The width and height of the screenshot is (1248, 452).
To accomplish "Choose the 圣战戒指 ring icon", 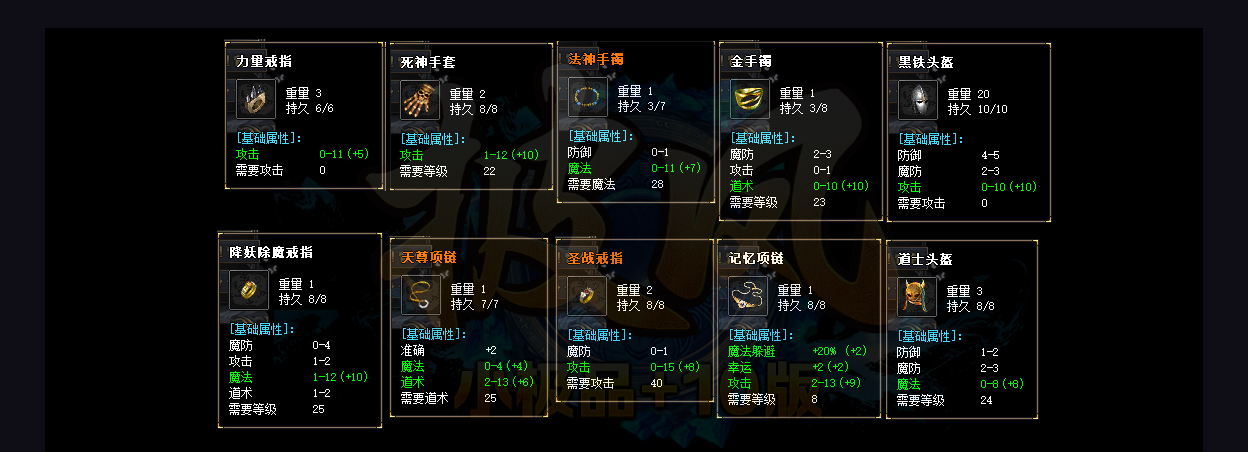I will pos(587,296).
